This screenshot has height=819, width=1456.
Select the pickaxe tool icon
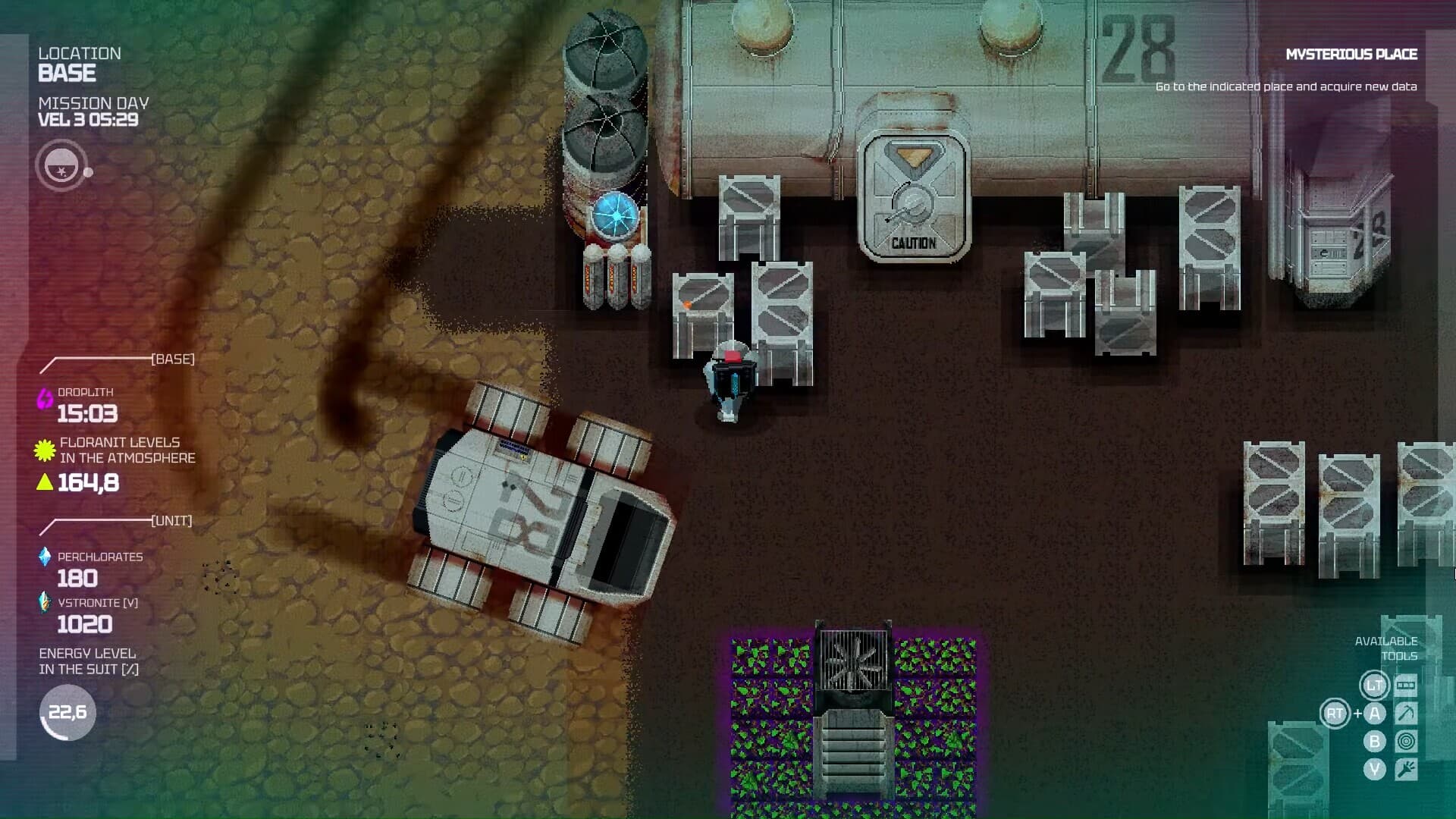click(1405, 714)
